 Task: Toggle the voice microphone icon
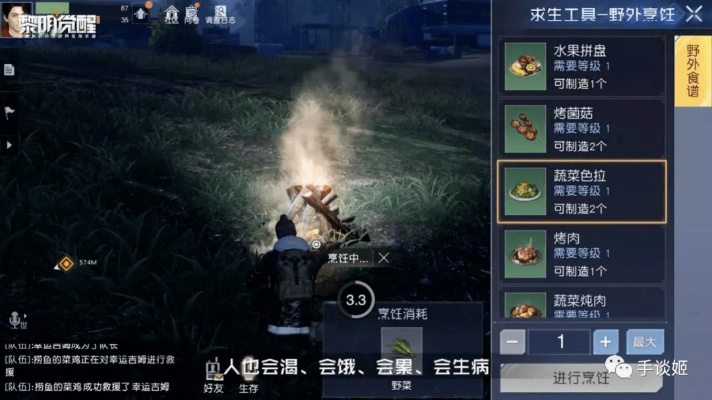[15, 320]
